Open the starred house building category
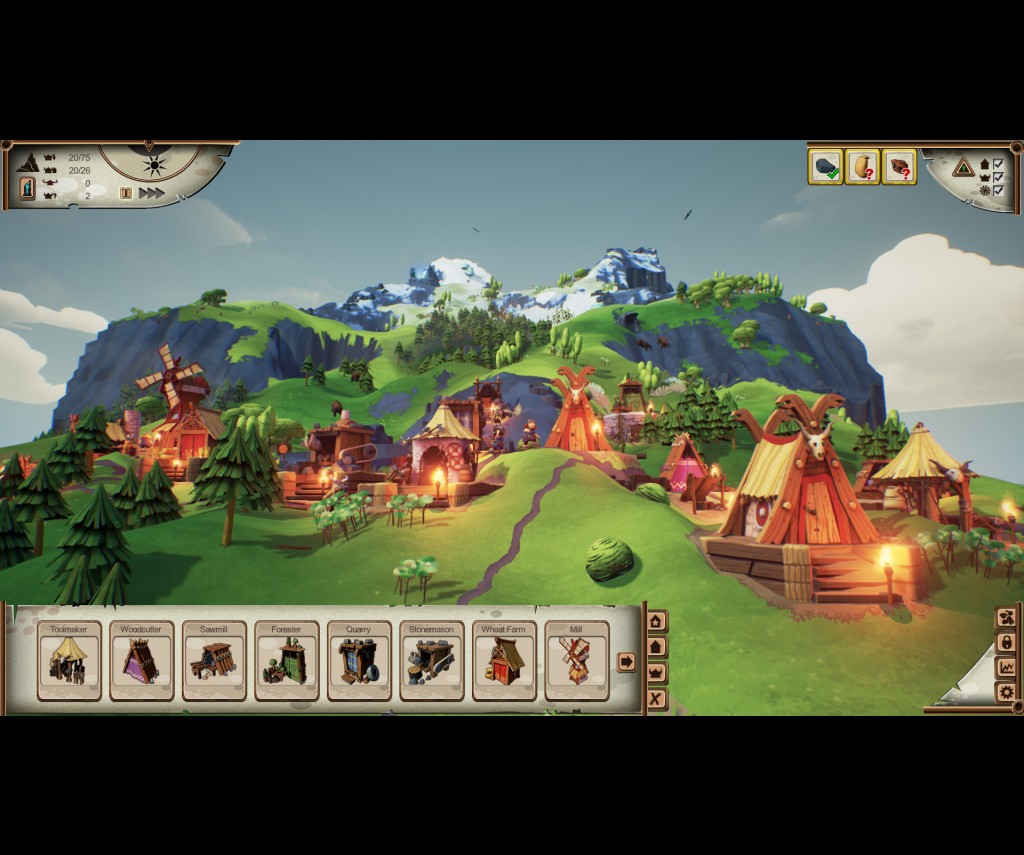Screen dimensions: 1024x855 click(656, 622)
